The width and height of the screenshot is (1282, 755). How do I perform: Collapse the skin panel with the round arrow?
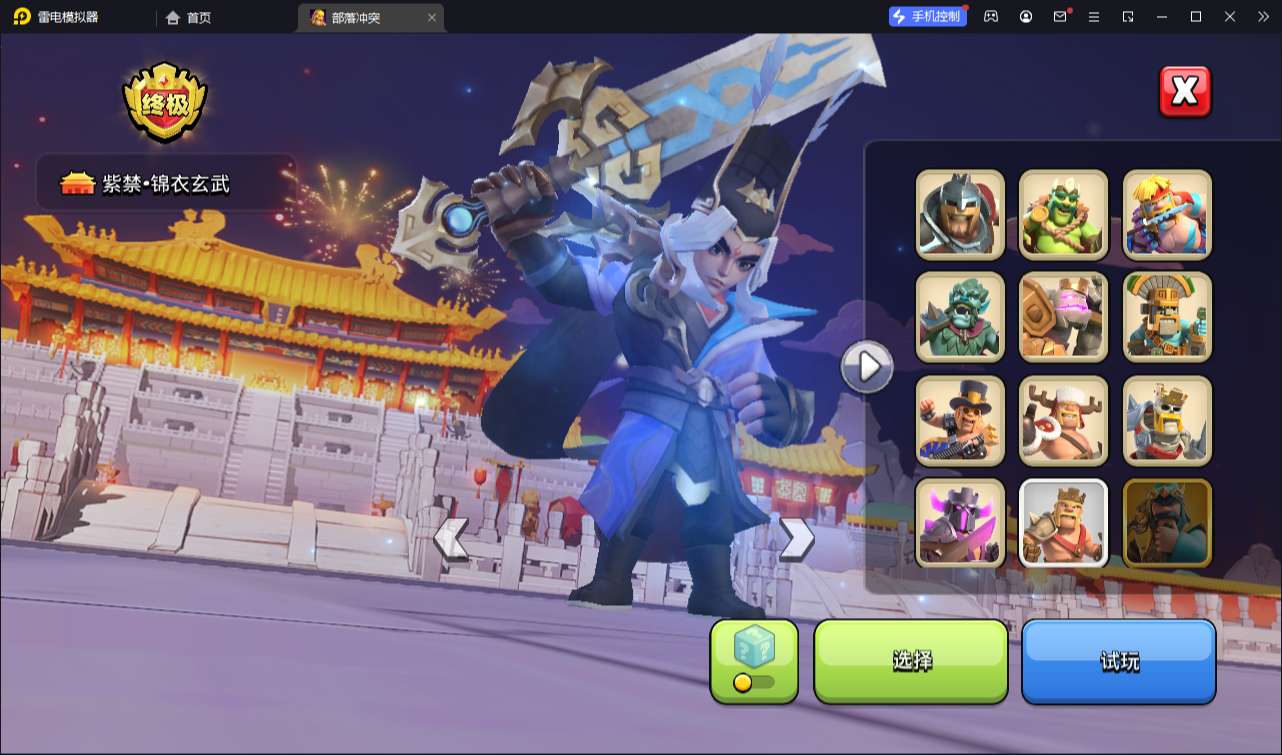pyautogui.click(x=867, y=367)
